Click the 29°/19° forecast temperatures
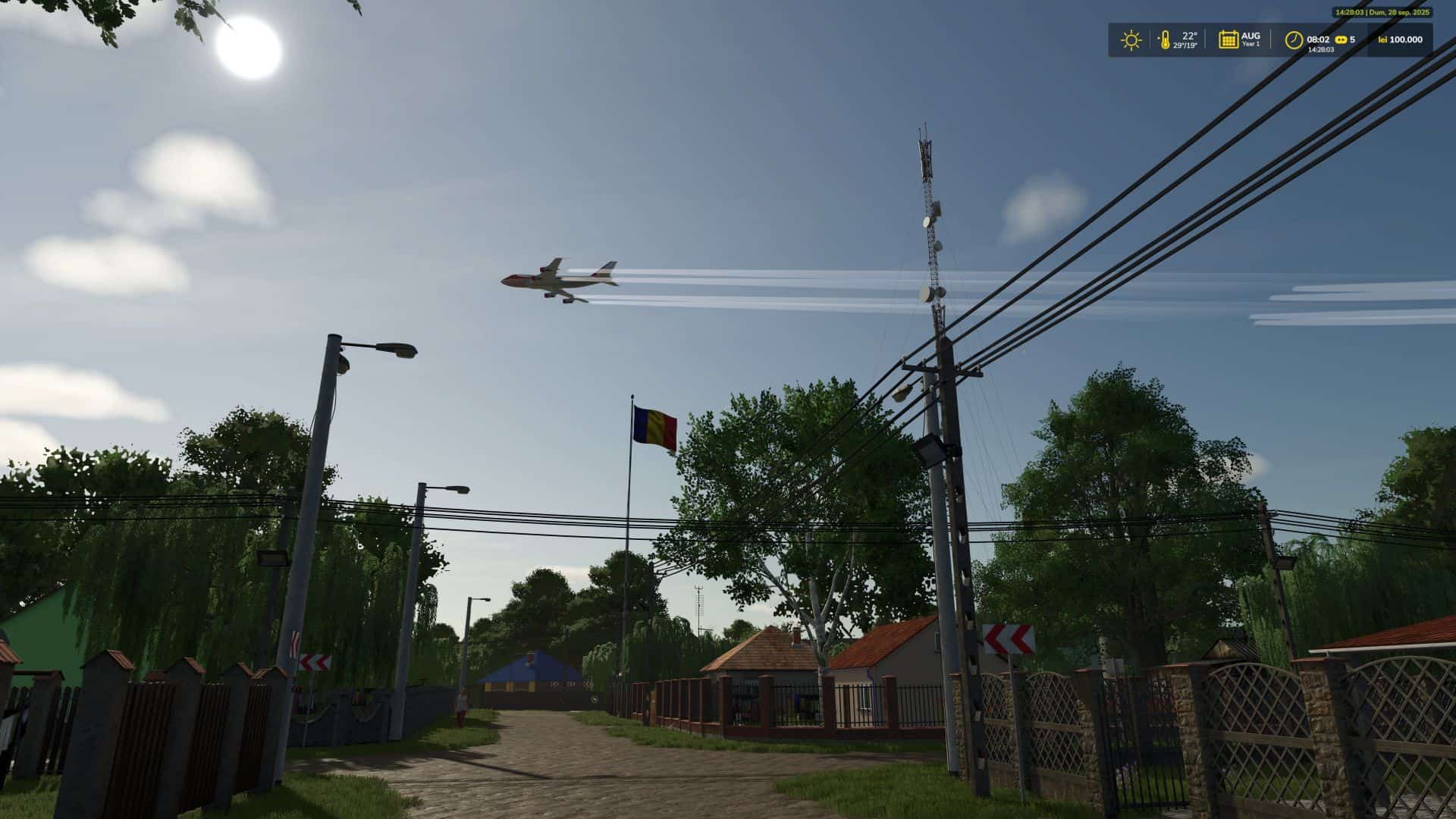The width and height of the screenshot is (1456, 819). click(1186, 45)
